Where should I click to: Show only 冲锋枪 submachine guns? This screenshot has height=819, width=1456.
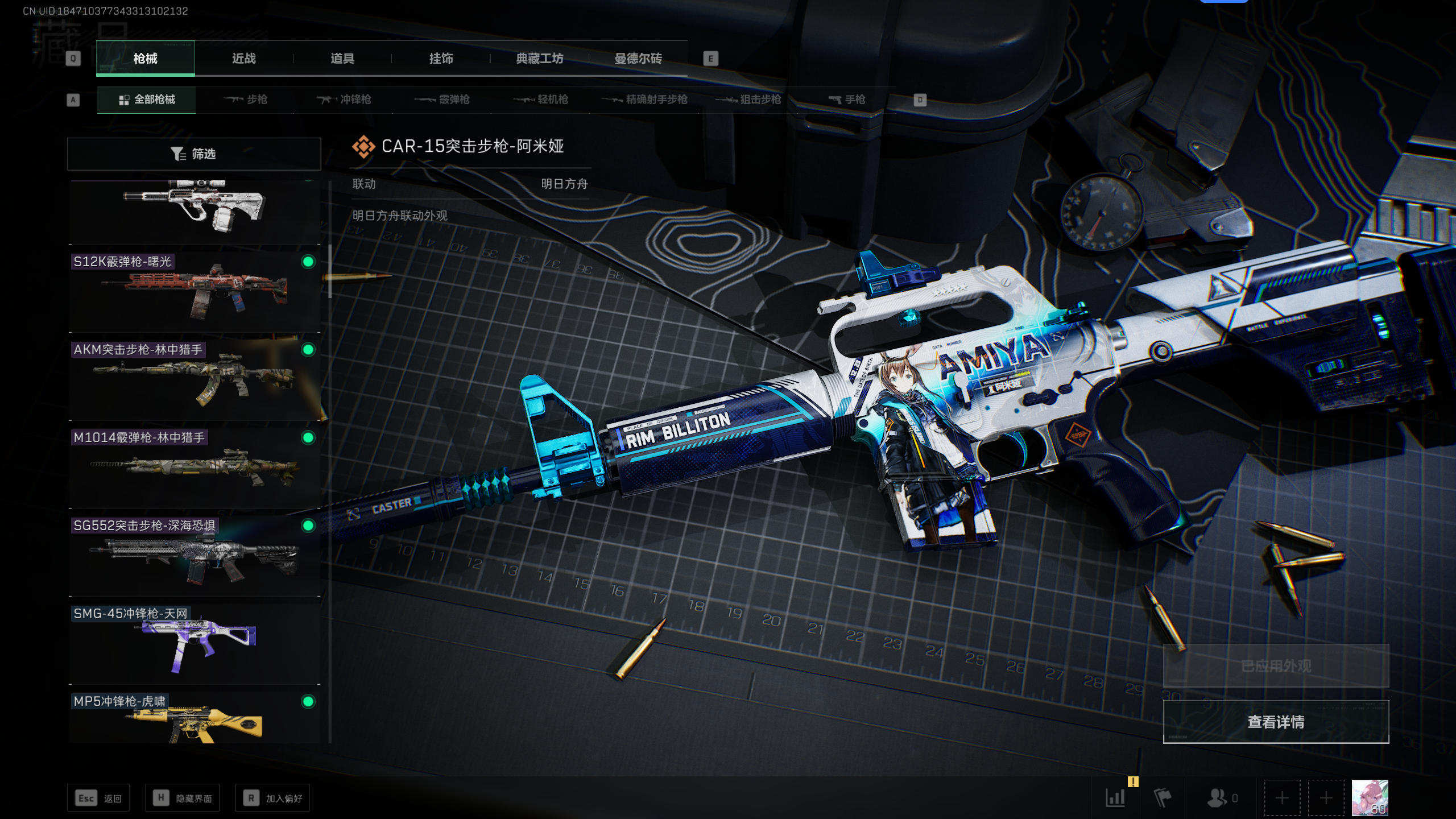coord(344,100)
